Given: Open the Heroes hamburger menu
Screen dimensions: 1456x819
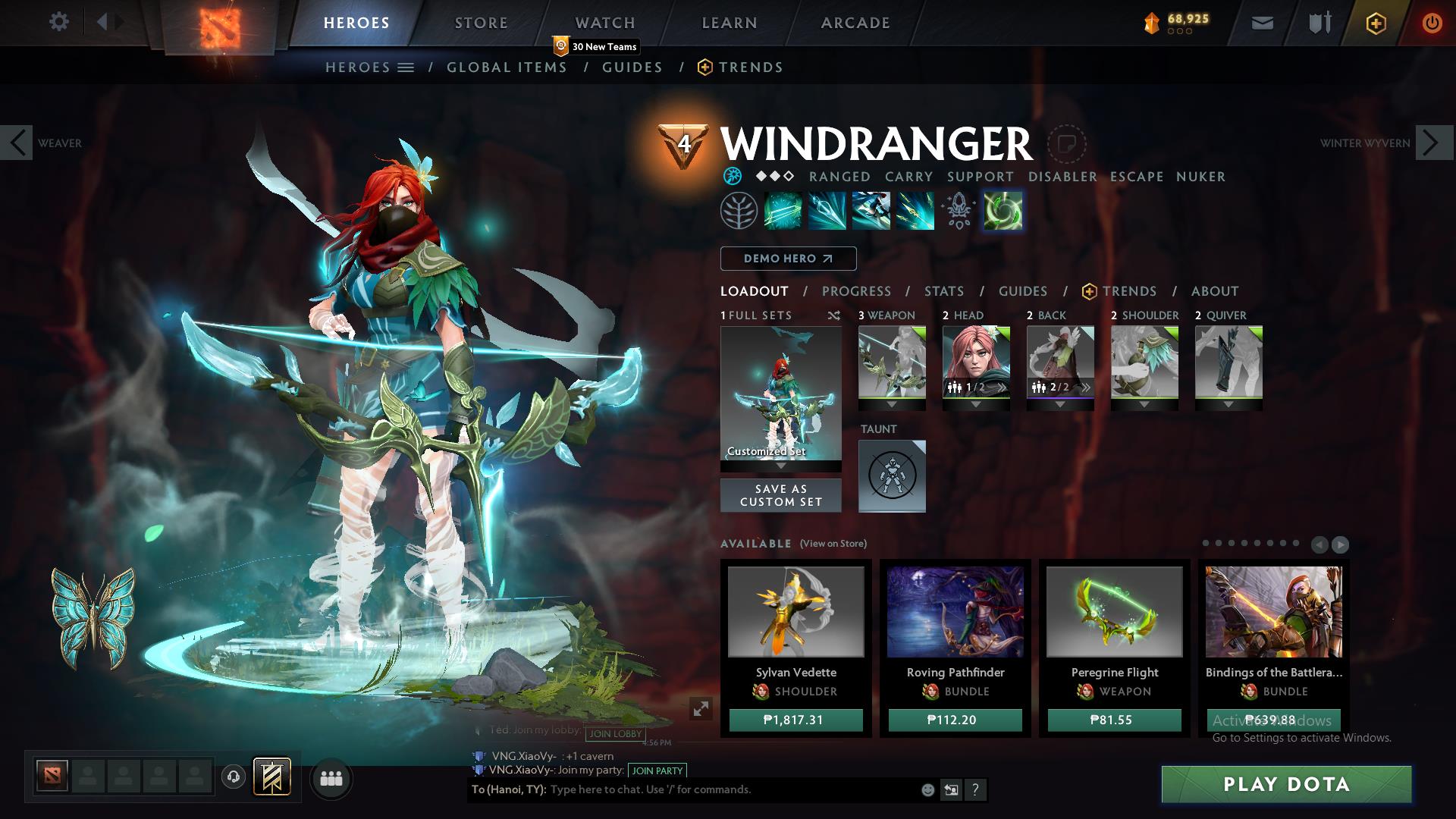Looking at the screenshot, I should (406, 67).
